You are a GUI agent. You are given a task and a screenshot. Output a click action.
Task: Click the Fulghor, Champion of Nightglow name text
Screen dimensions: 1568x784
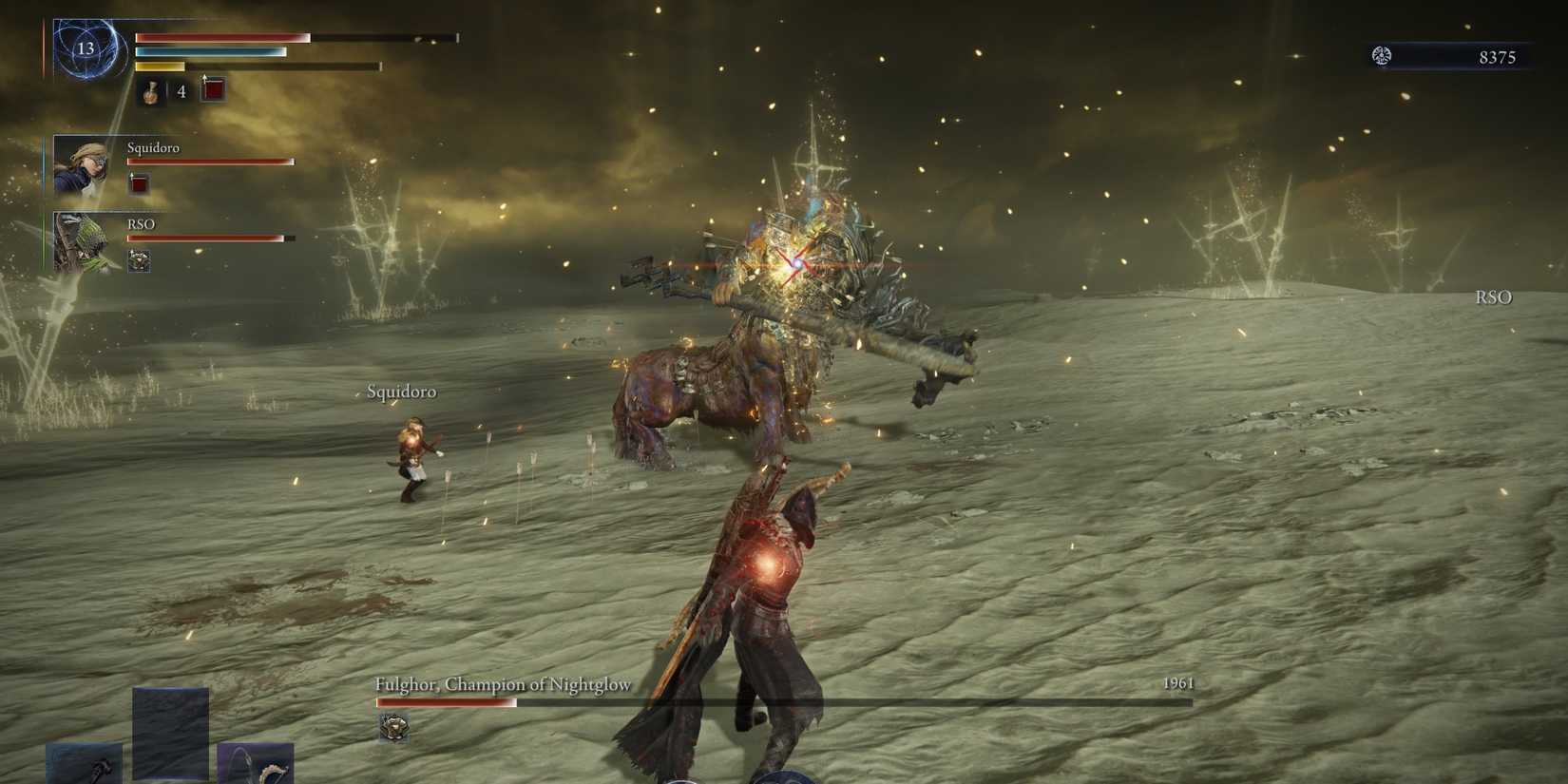[503, 683]
